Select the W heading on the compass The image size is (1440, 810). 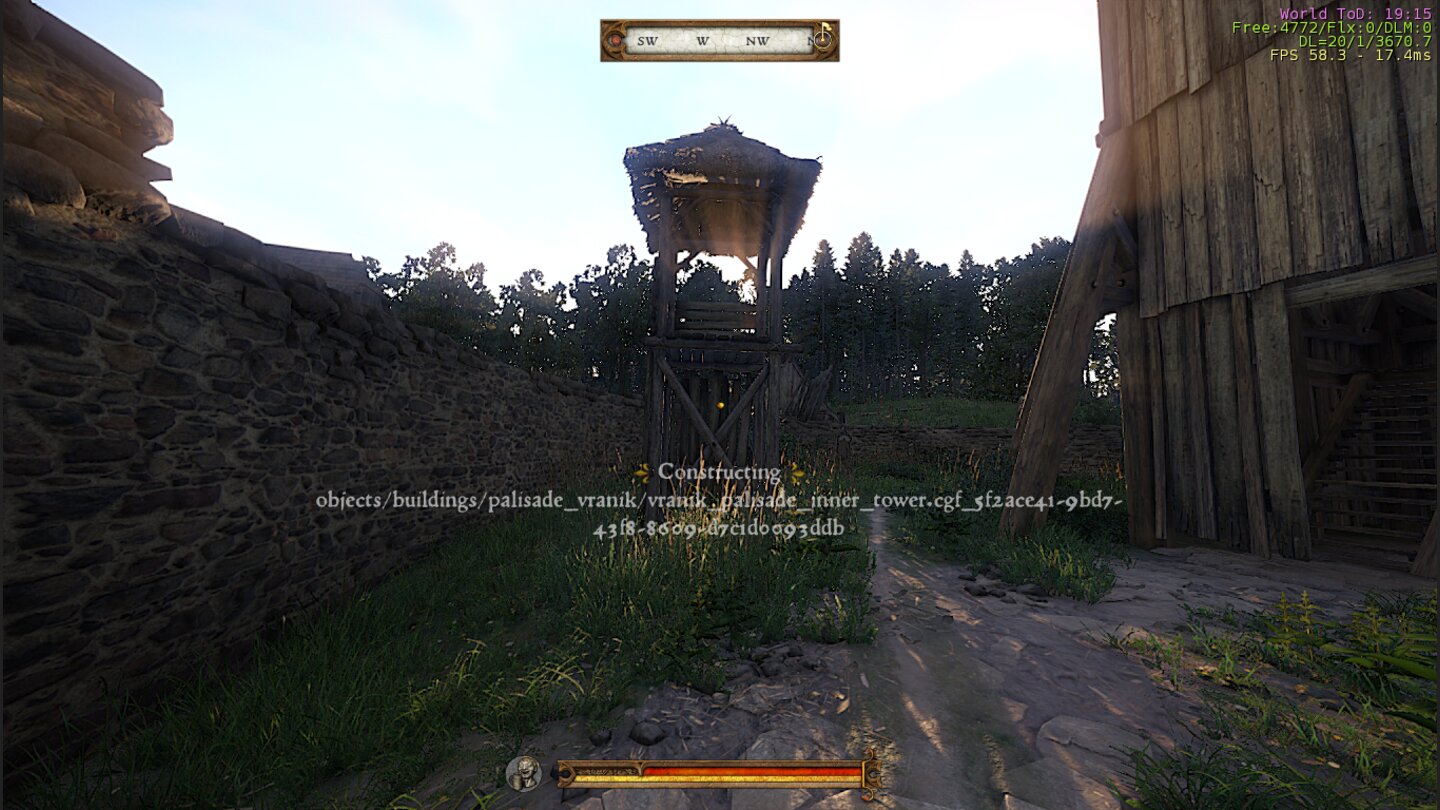[x=701, y=41]
